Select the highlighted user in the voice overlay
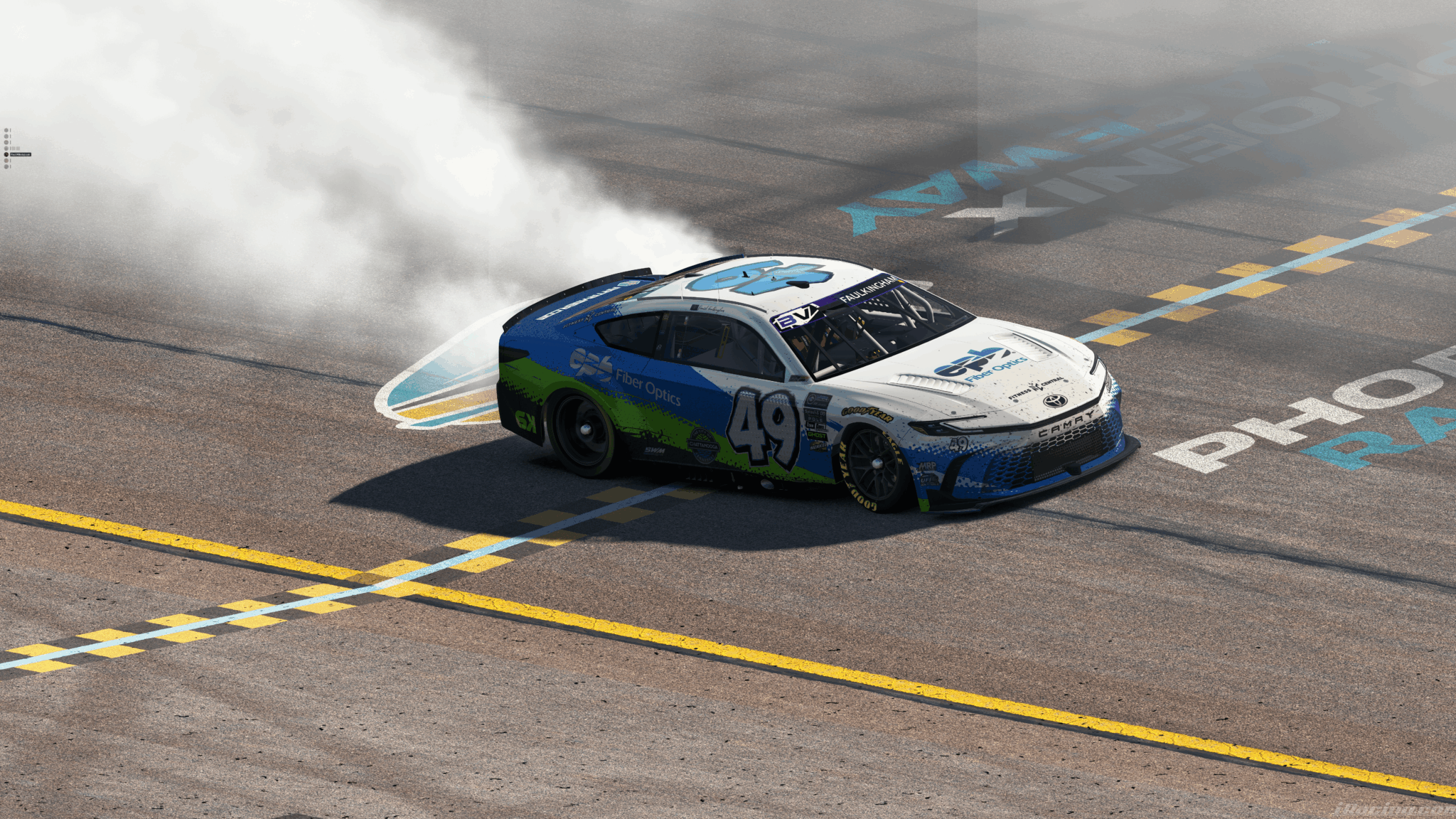 [19, 154]
